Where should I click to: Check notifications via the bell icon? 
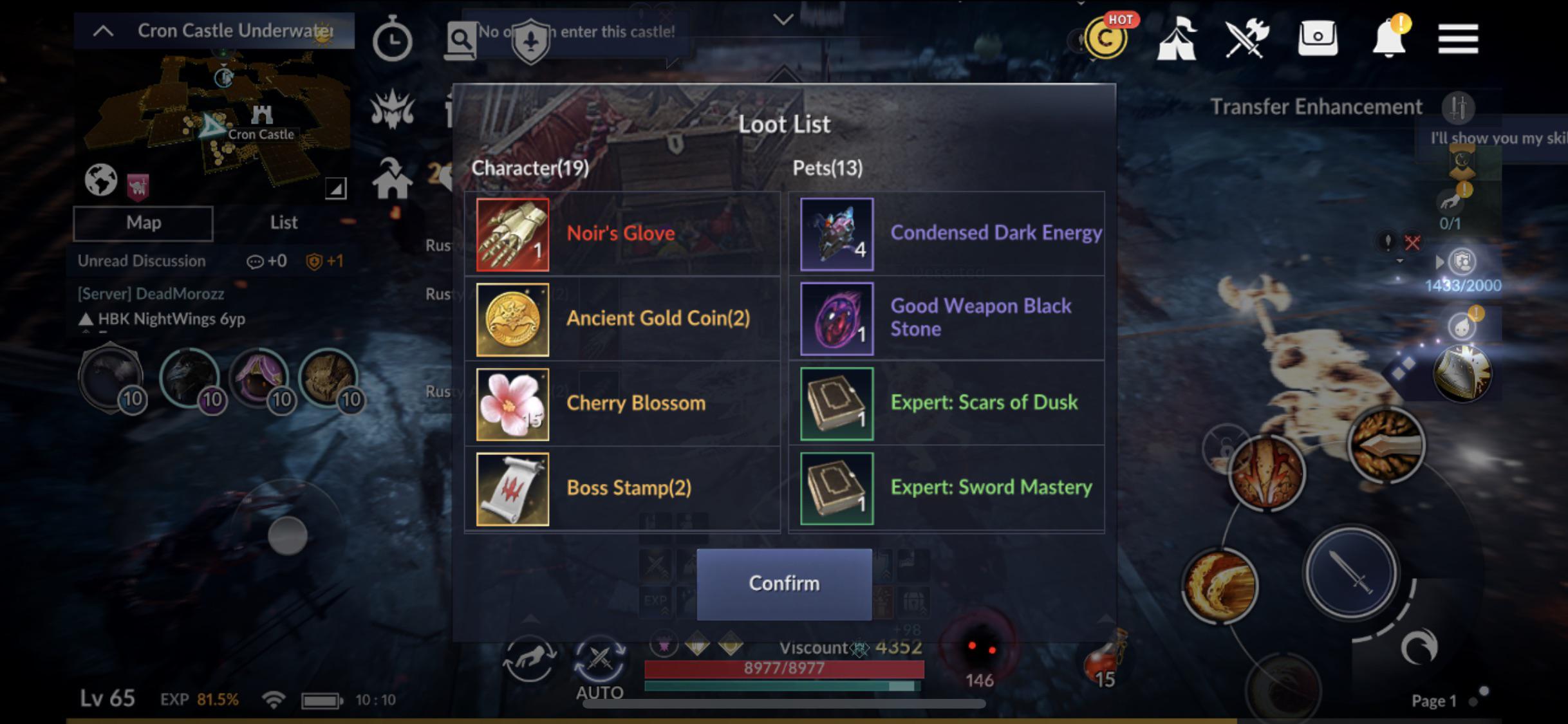1389,39
